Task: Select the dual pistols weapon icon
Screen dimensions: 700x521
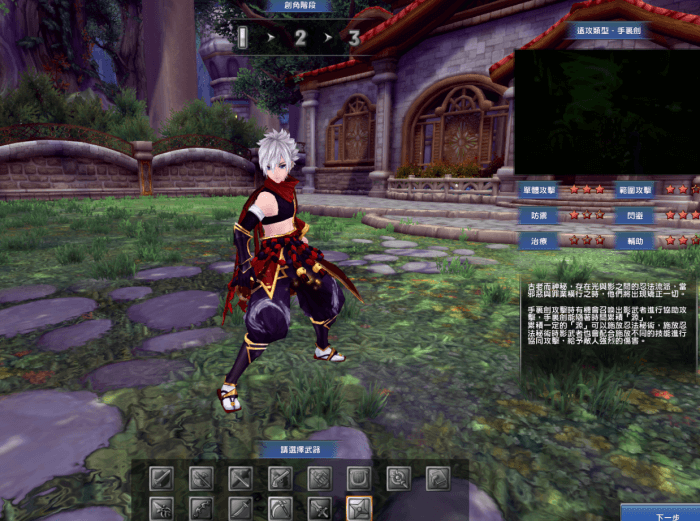Action: (280, 478)
